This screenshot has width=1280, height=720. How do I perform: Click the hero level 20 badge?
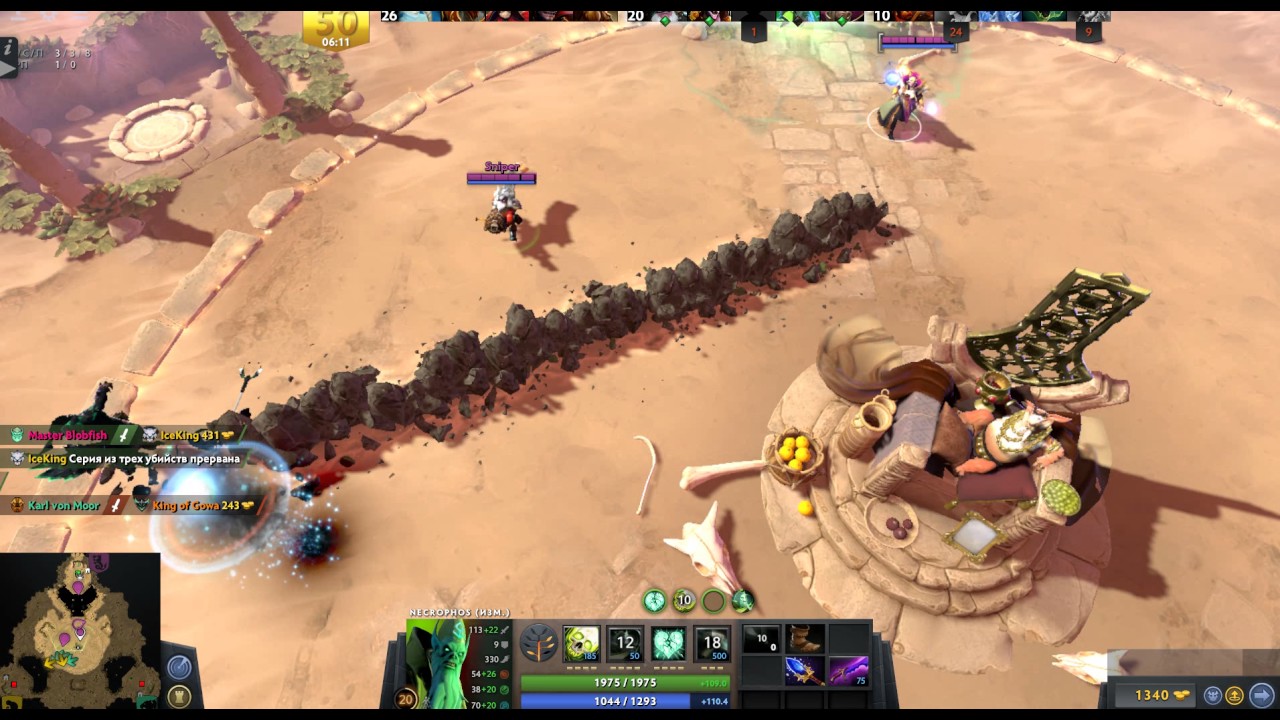click(x=407, y=699)
